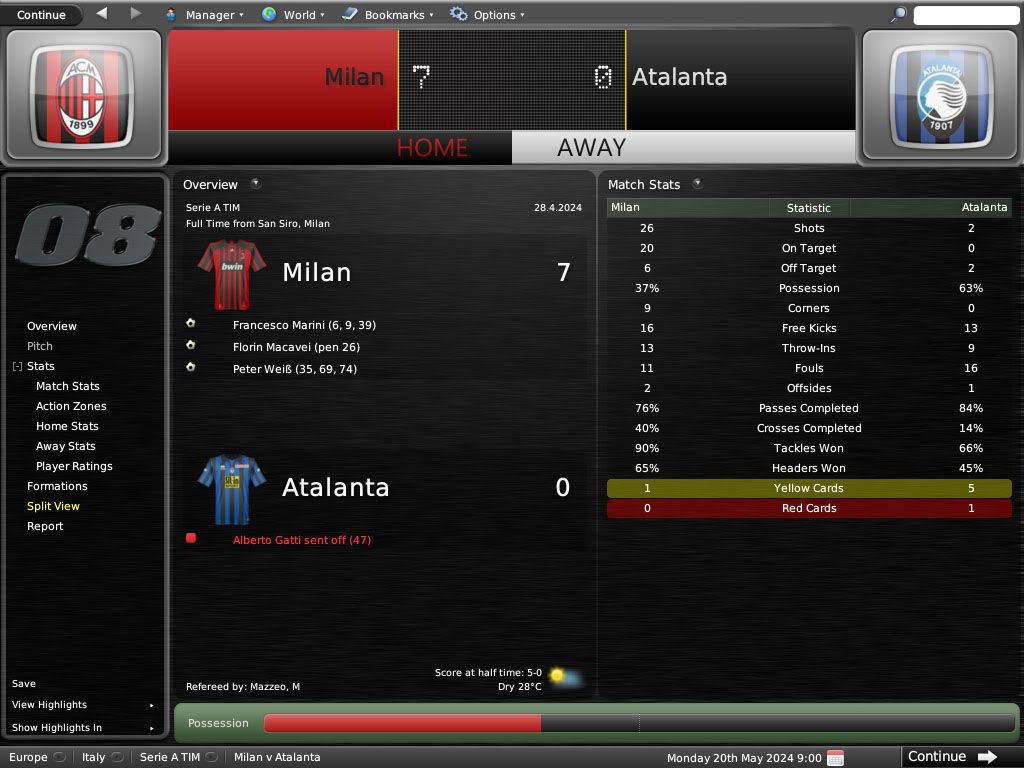Viewport: 1024px width, 768px height.
Task: Click the top-left Continue button
Action: (x=41, y=15)
